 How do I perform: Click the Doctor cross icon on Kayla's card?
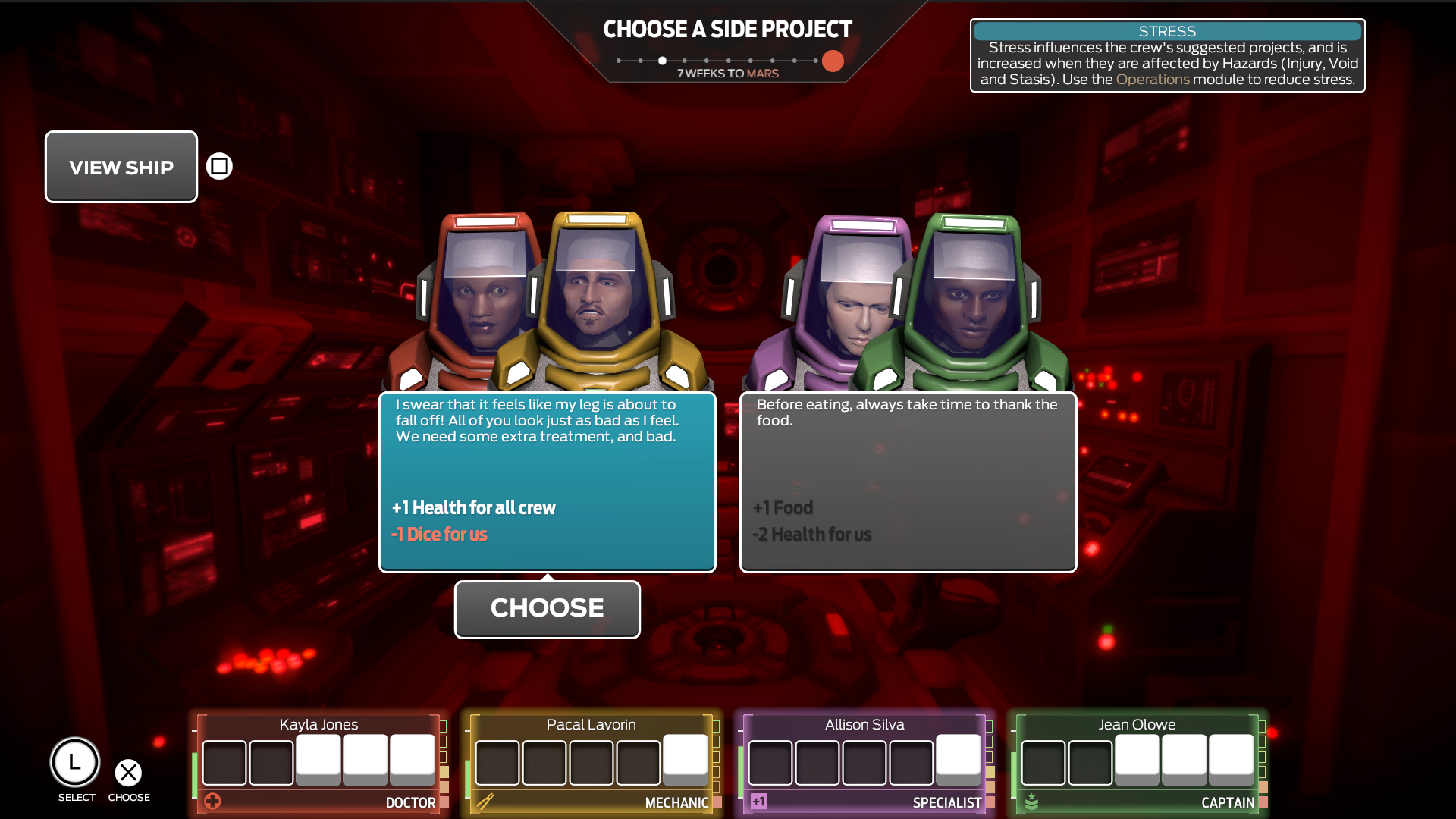click(213, 800)
